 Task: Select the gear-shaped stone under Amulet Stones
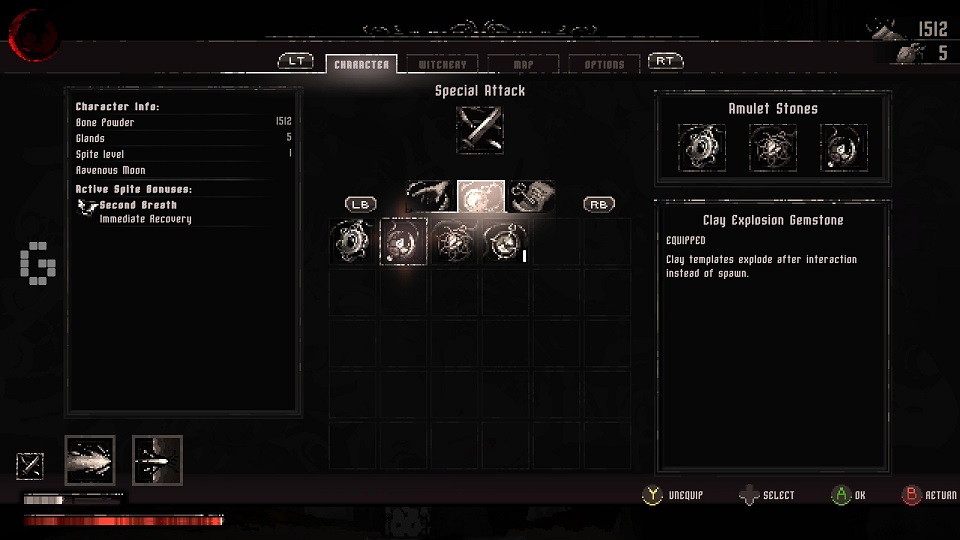pos(701,148)
